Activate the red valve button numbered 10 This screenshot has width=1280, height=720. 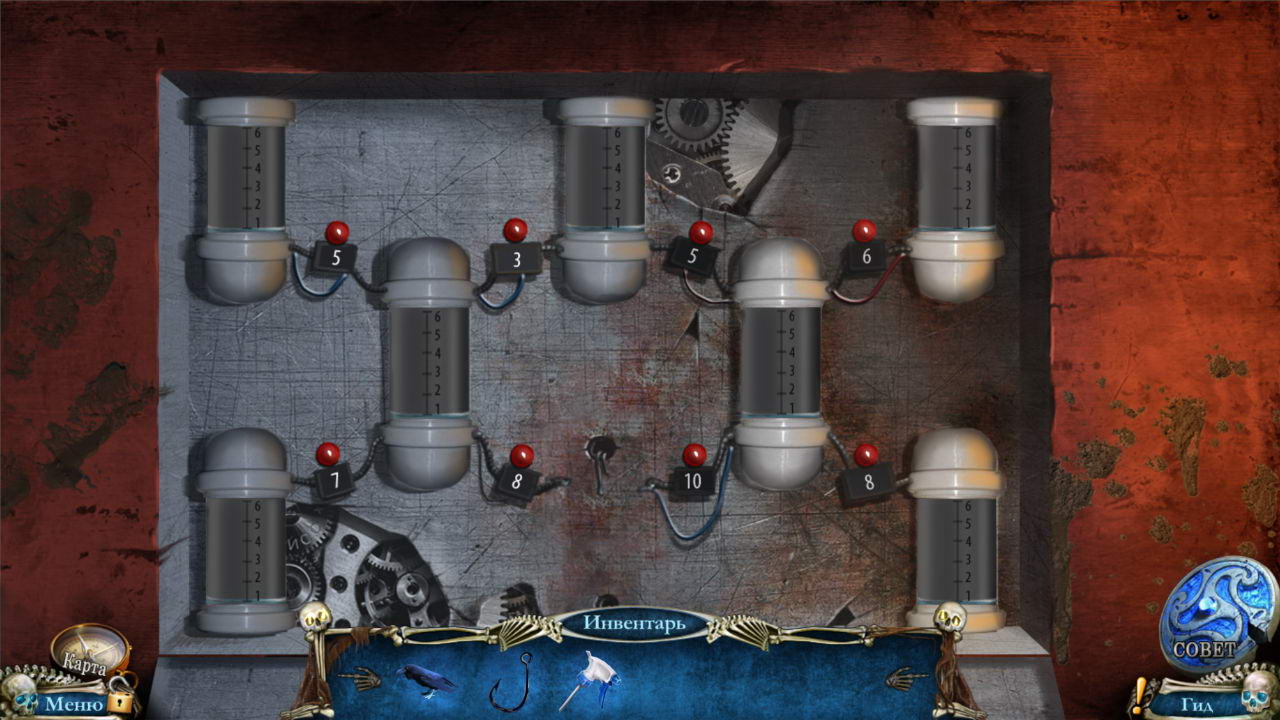coord(694,456)
